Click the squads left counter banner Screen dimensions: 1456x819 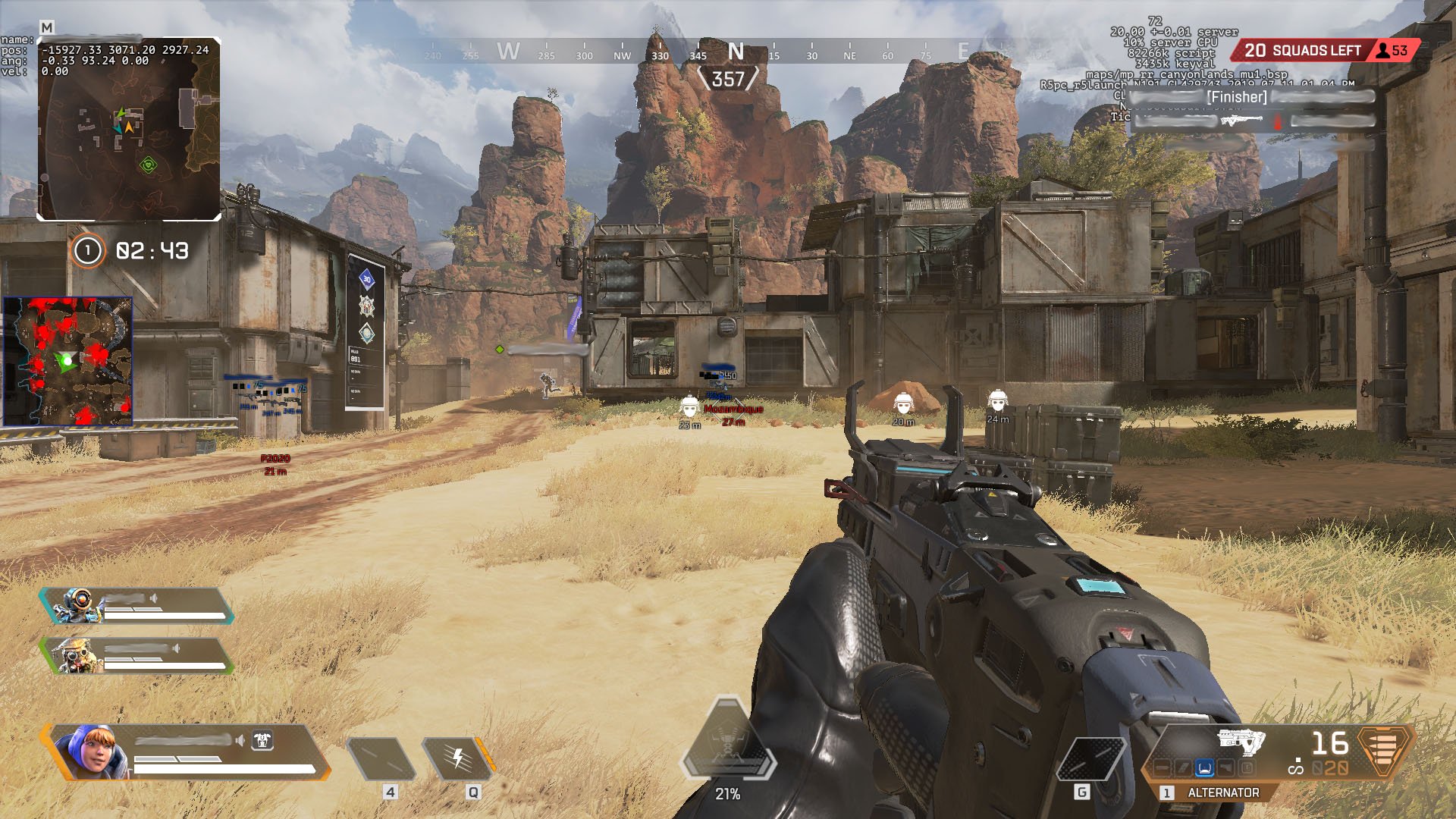tap(1303, 51)
